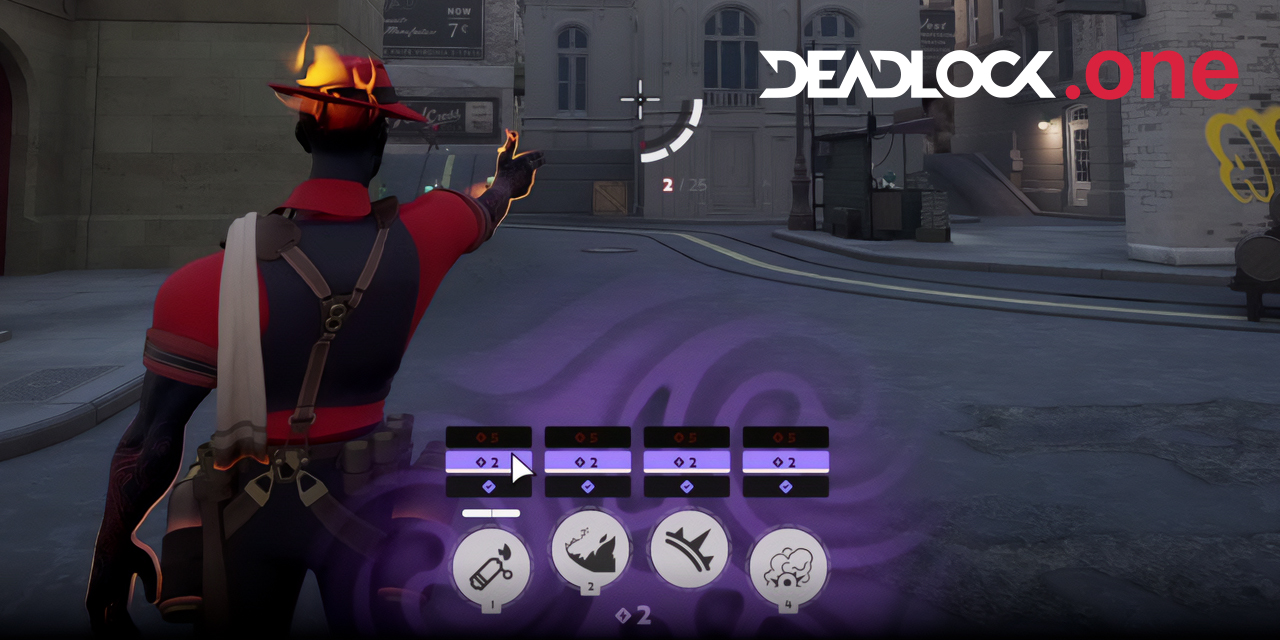Viewport: 1280px width, 640px height.
Task: Buy the 2-point upgrade above Concussive Combustion
Action: tap(786, 462)
